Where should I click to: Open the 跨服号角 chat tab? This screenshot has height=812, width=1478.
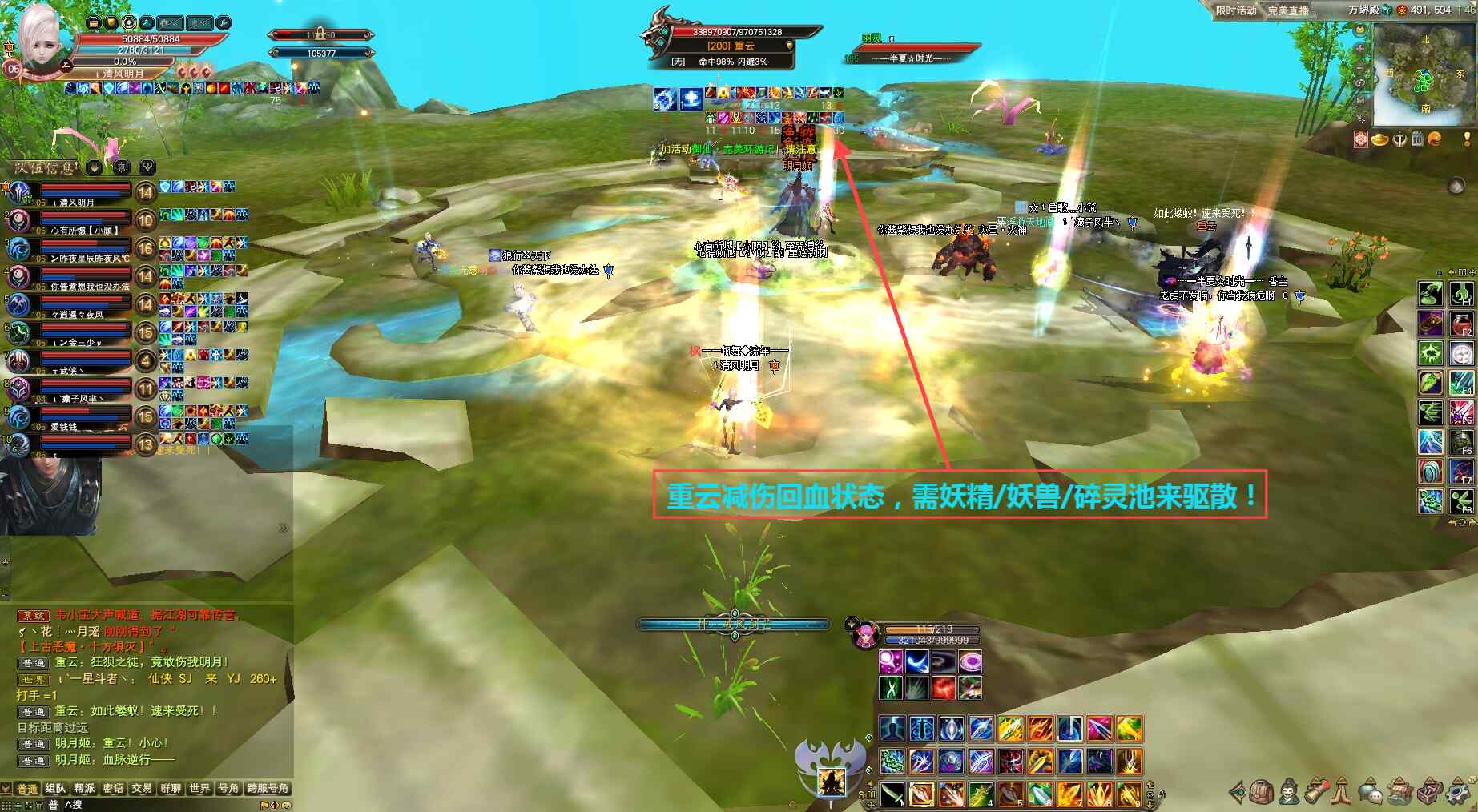coord(268,789)
